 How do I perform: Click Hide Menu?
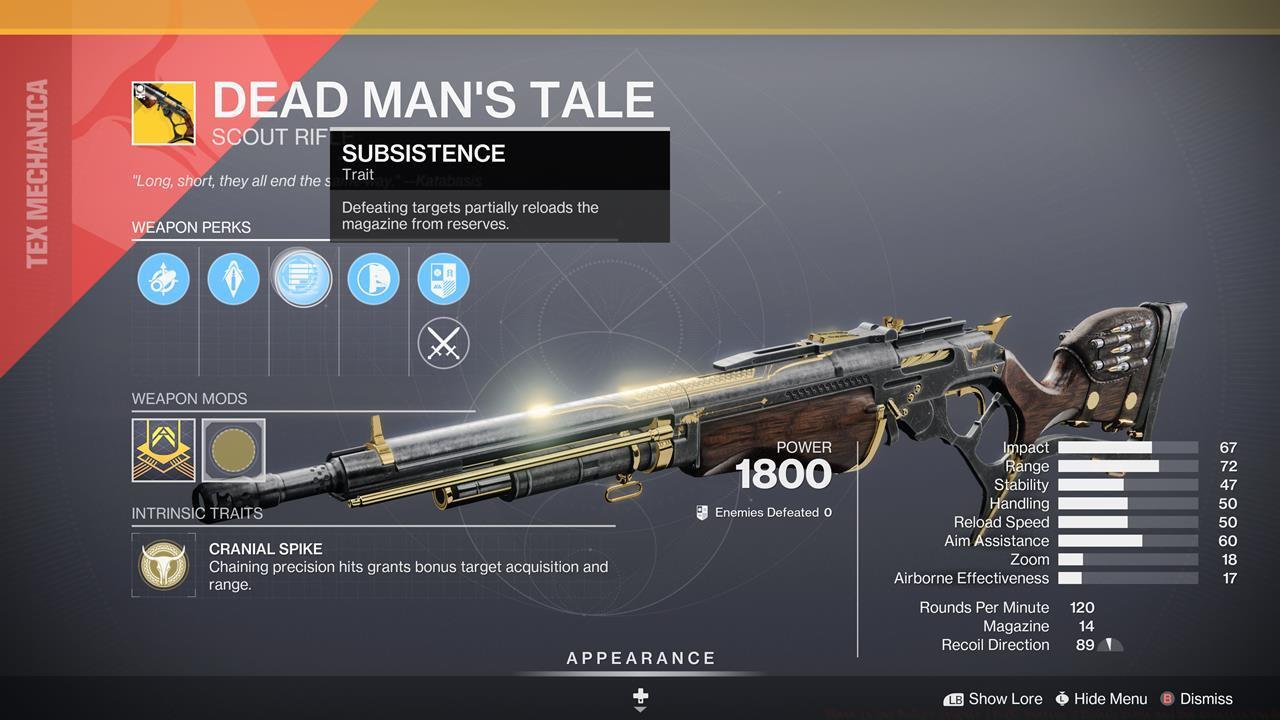[x=1100, y=699]
